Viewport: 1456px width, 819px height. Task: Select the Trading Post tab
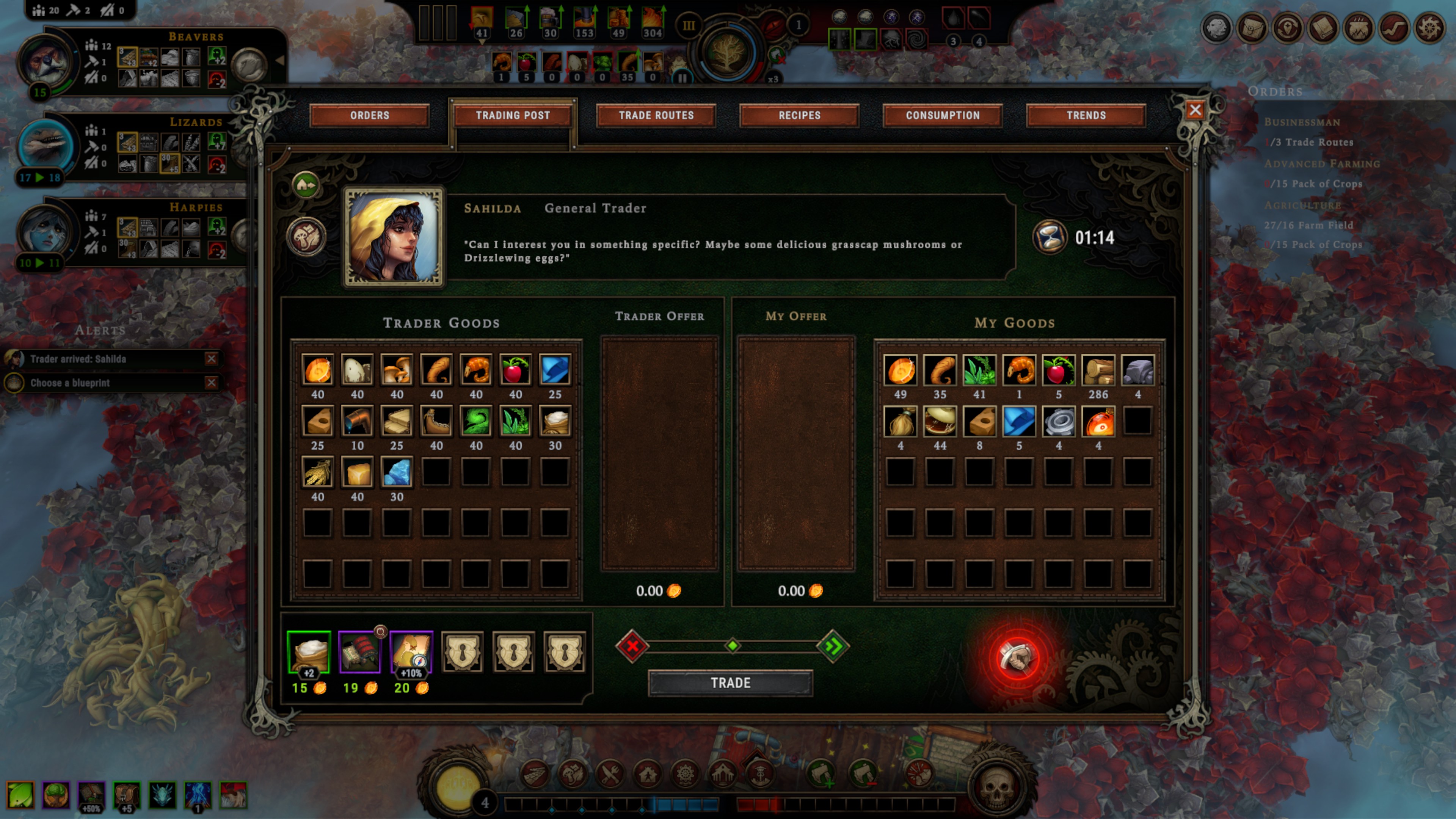click(513, 115)
